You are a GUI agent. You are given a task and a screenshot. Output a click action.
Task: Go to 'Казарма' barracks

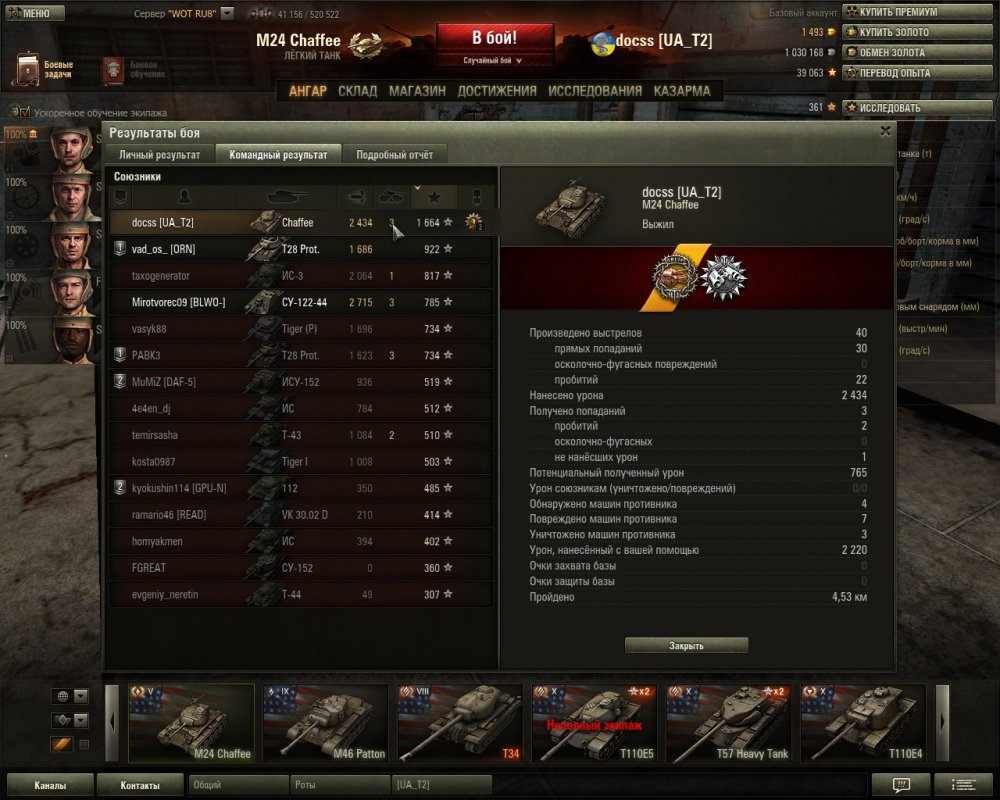(682, 91)
